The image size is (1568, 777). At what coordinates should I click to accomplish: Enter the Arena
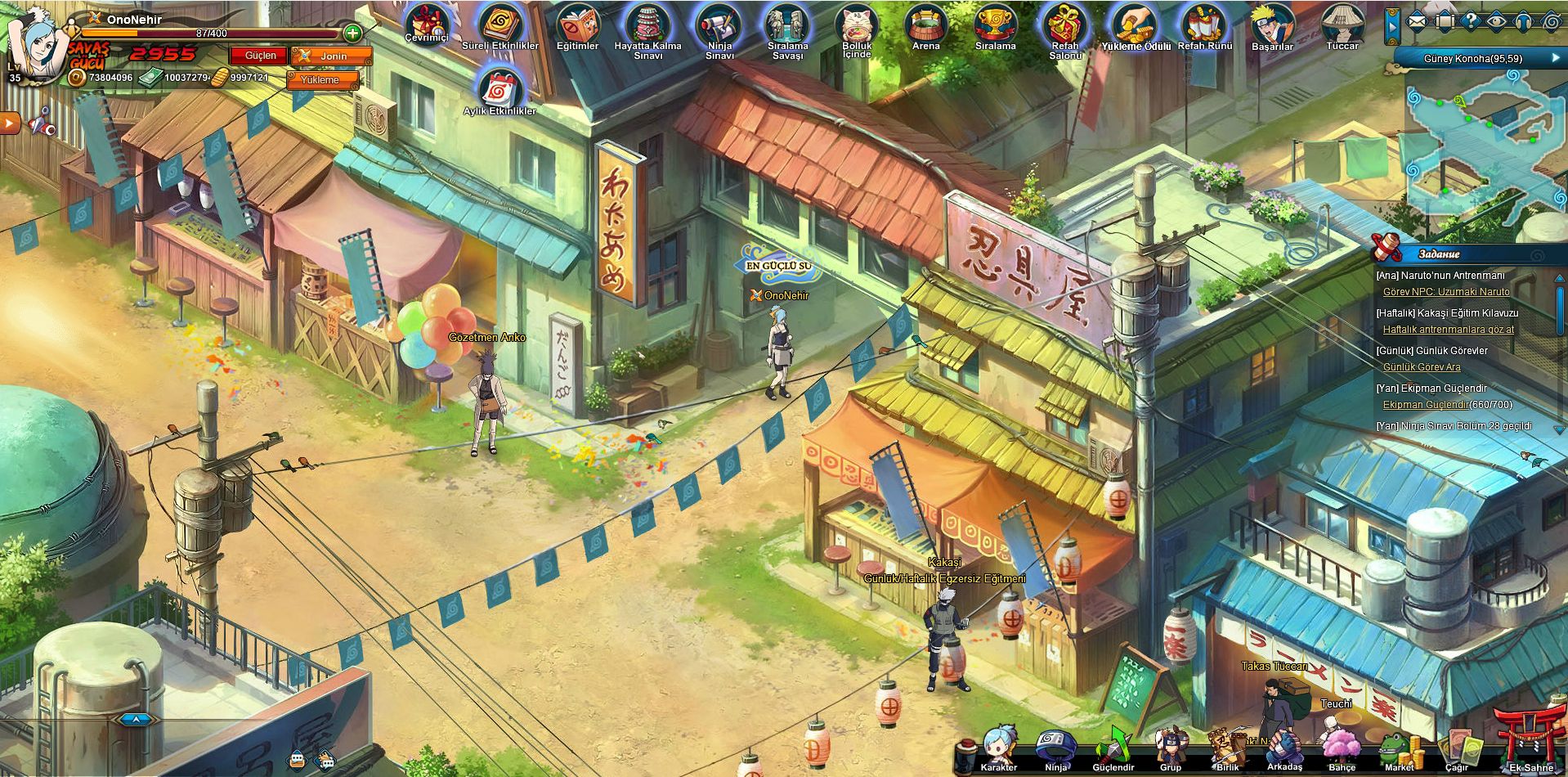925,23
